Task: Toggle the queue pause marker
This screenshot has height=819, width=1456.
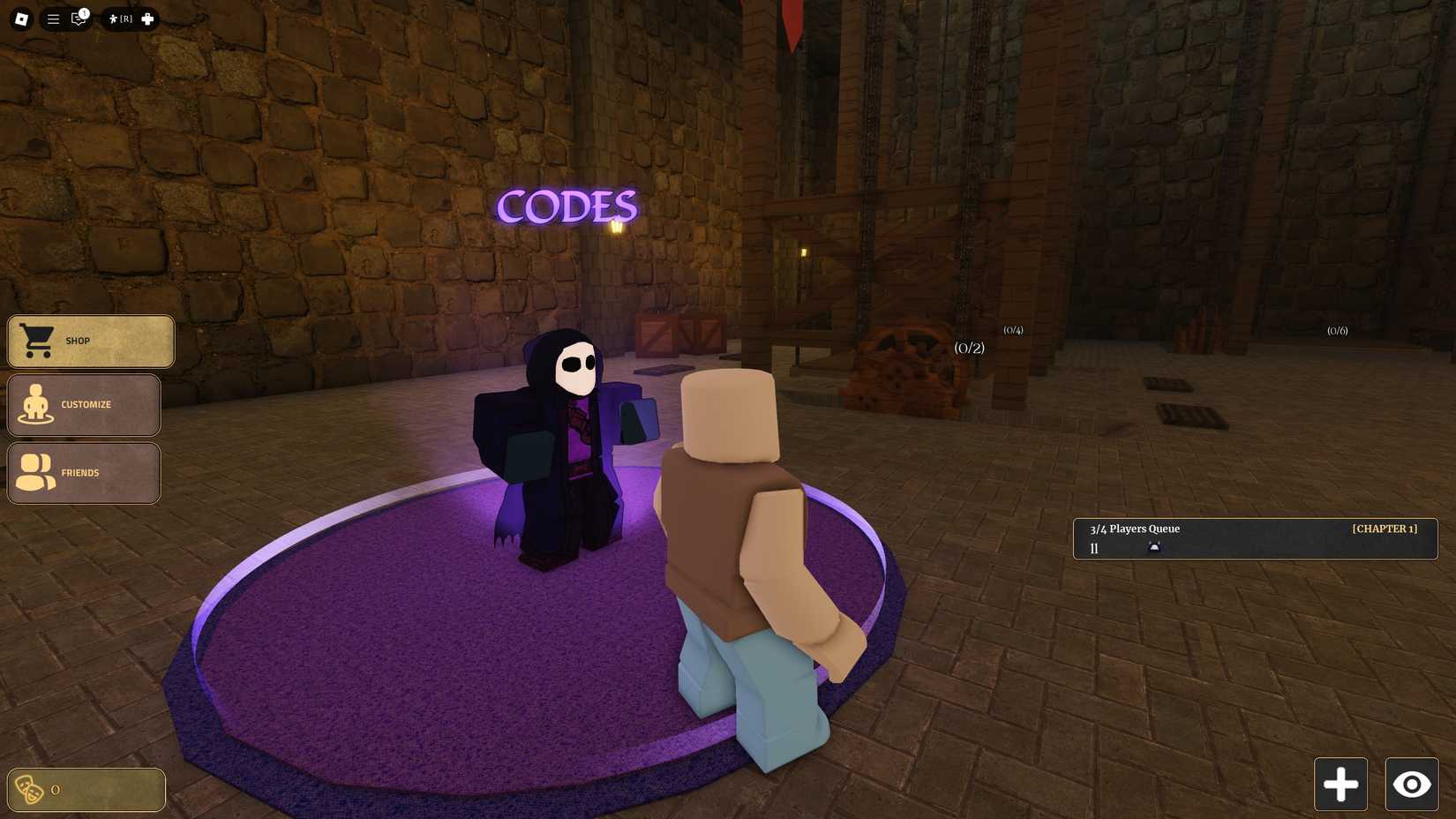Action: pos(1094,548)
